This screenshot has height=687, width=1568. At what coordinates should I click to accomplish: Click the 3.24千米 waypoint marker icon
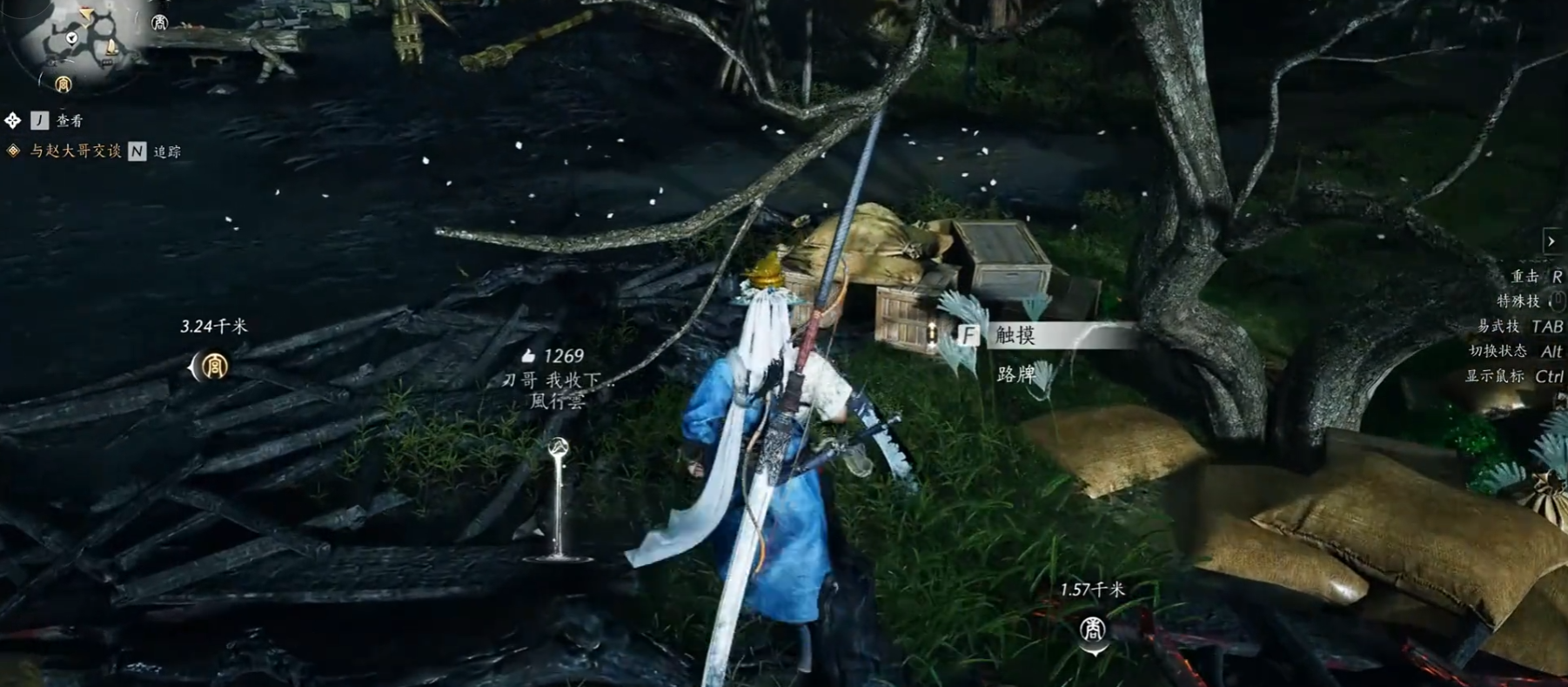[x=214, y=367]
